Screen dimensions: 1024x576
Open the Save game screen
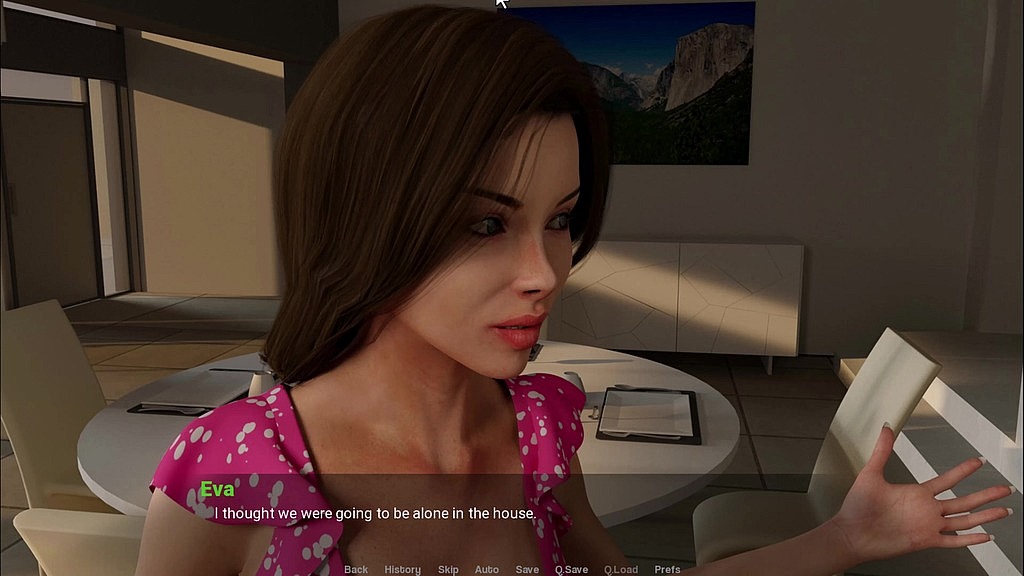click(x=527, y=569)
